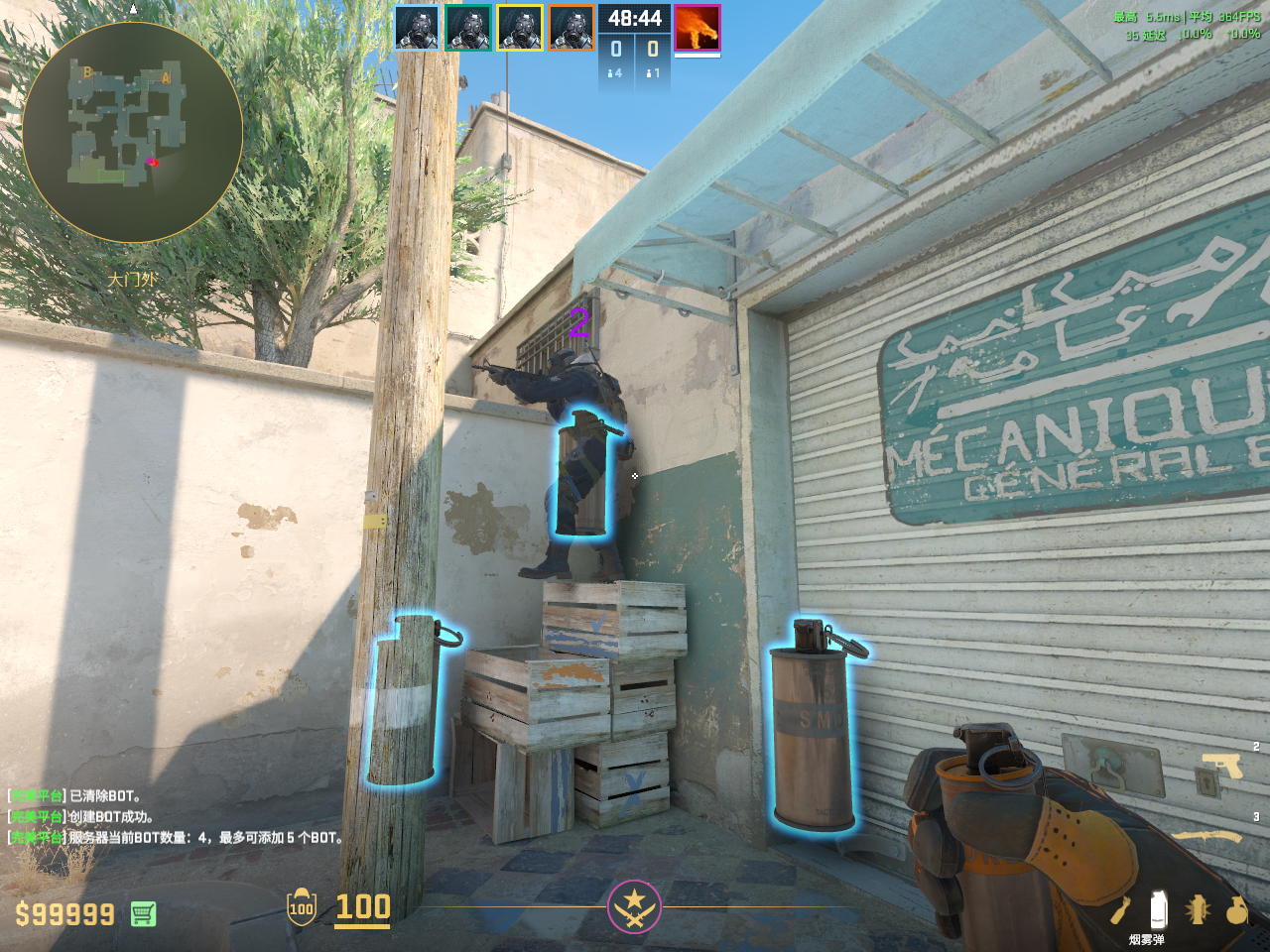
Task: Open the buy menu cart icon
Action: (143, 913)
